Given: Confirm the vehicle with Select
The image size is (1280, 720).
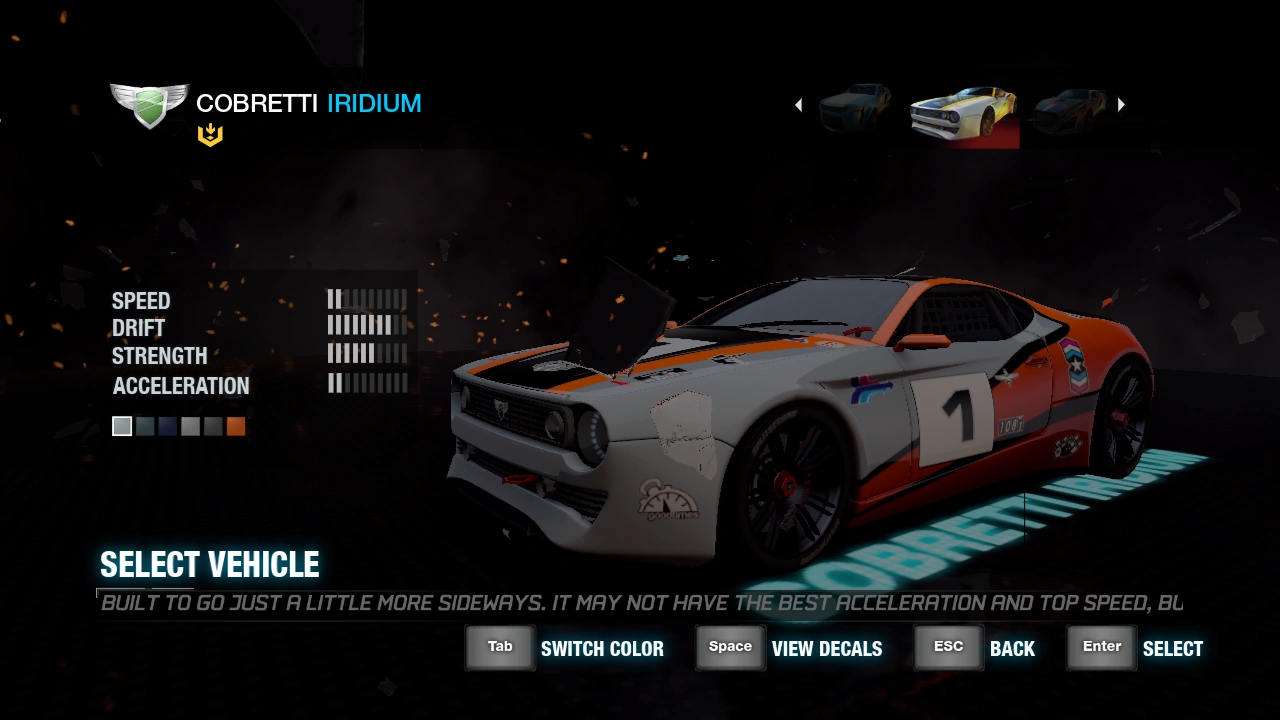Looking at the screenshot, I should click(x=1135, y=648).
